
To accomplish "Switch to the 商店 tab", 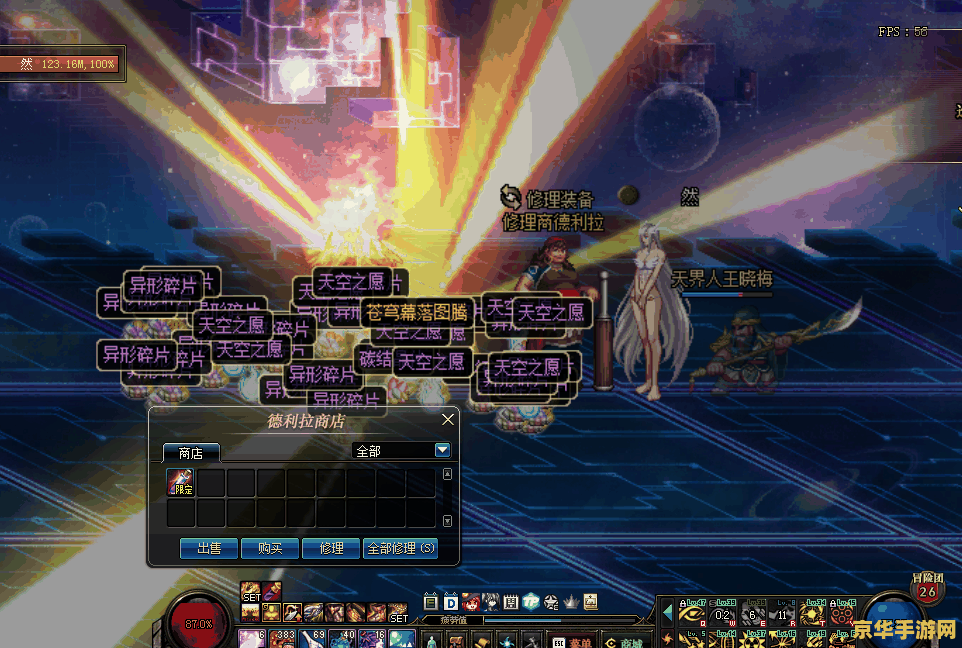I will pos(191,453).
